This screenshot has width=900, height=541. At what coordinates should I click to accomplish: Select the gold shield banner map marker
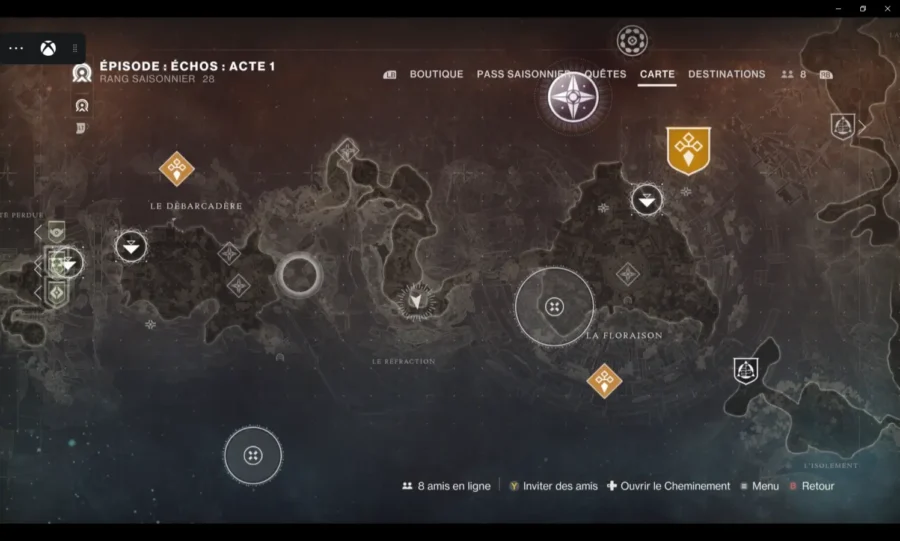(x=688, y=150)
